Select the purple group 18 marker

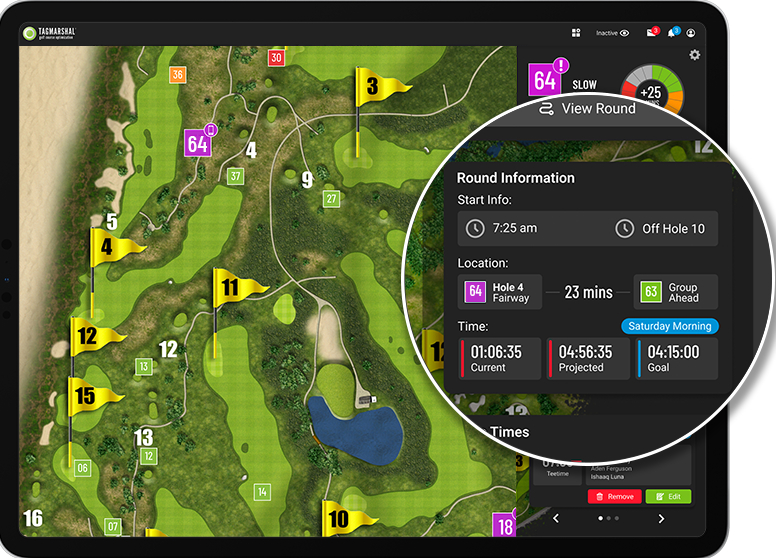505,525
